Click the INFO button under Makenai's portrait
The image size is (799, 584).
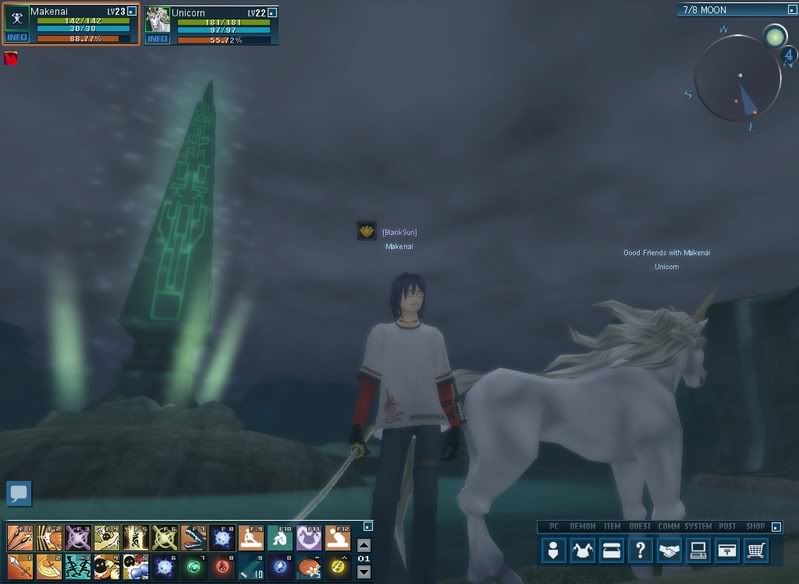[x=17, y=38]
